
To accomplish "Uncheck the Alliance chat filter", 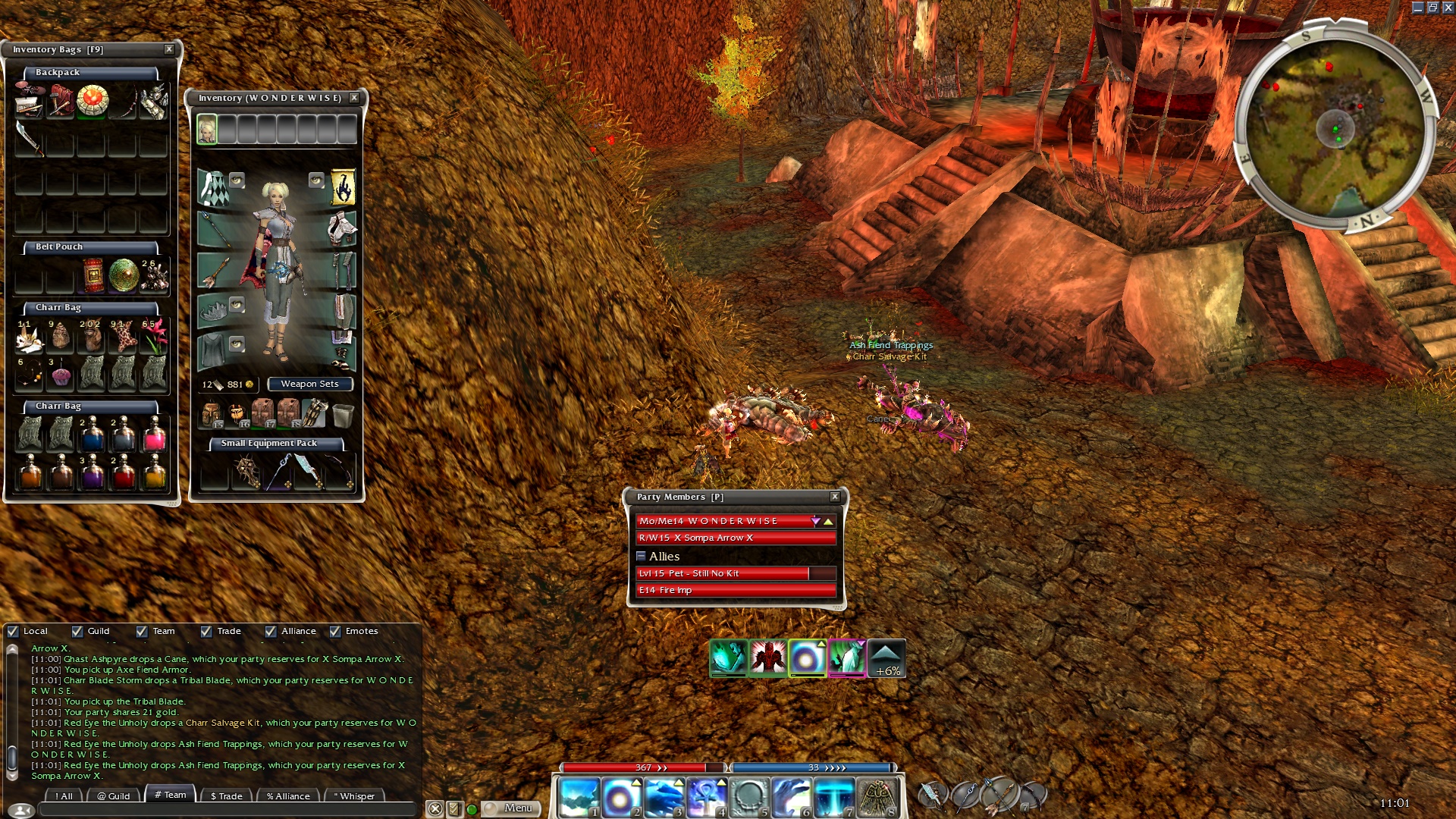I will coord(271,631).
